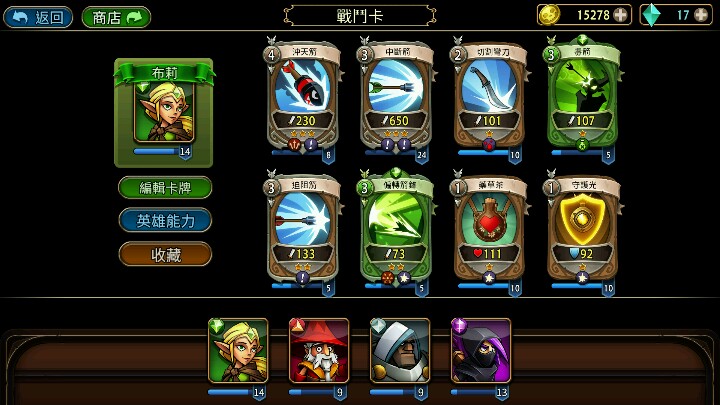Go back with the 返回 button
The image size is (720, 405).
(38, 16)
